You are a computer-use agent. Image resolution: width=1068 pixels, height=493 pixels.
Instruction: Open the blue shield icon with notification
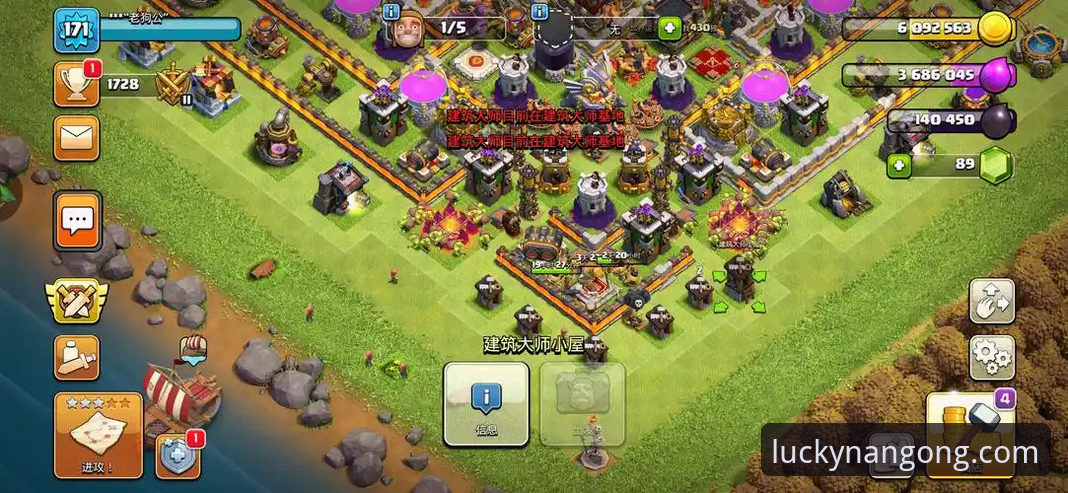click(x=177, y=456)
